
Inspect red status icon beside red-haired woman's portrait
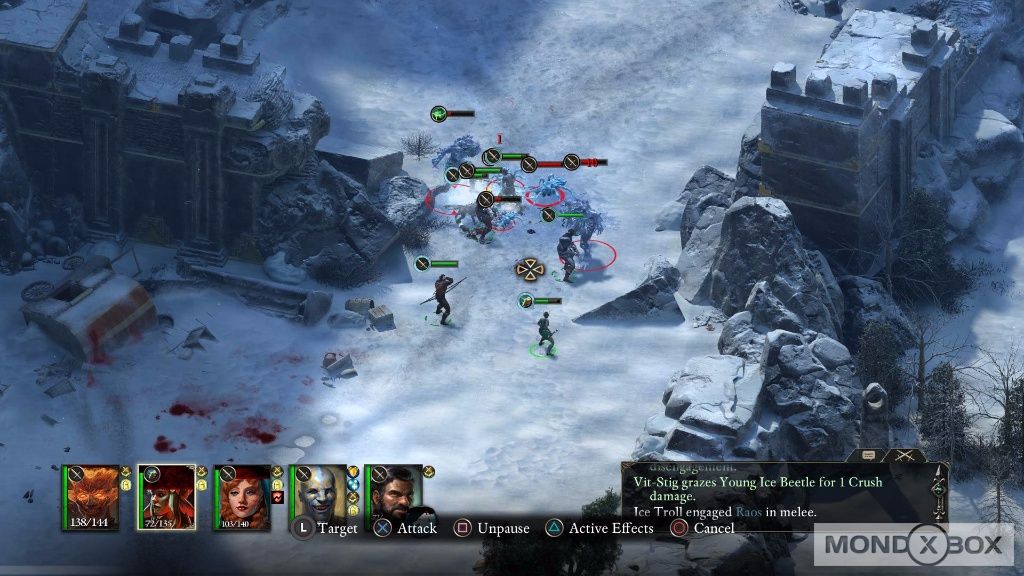pos(278,497)
